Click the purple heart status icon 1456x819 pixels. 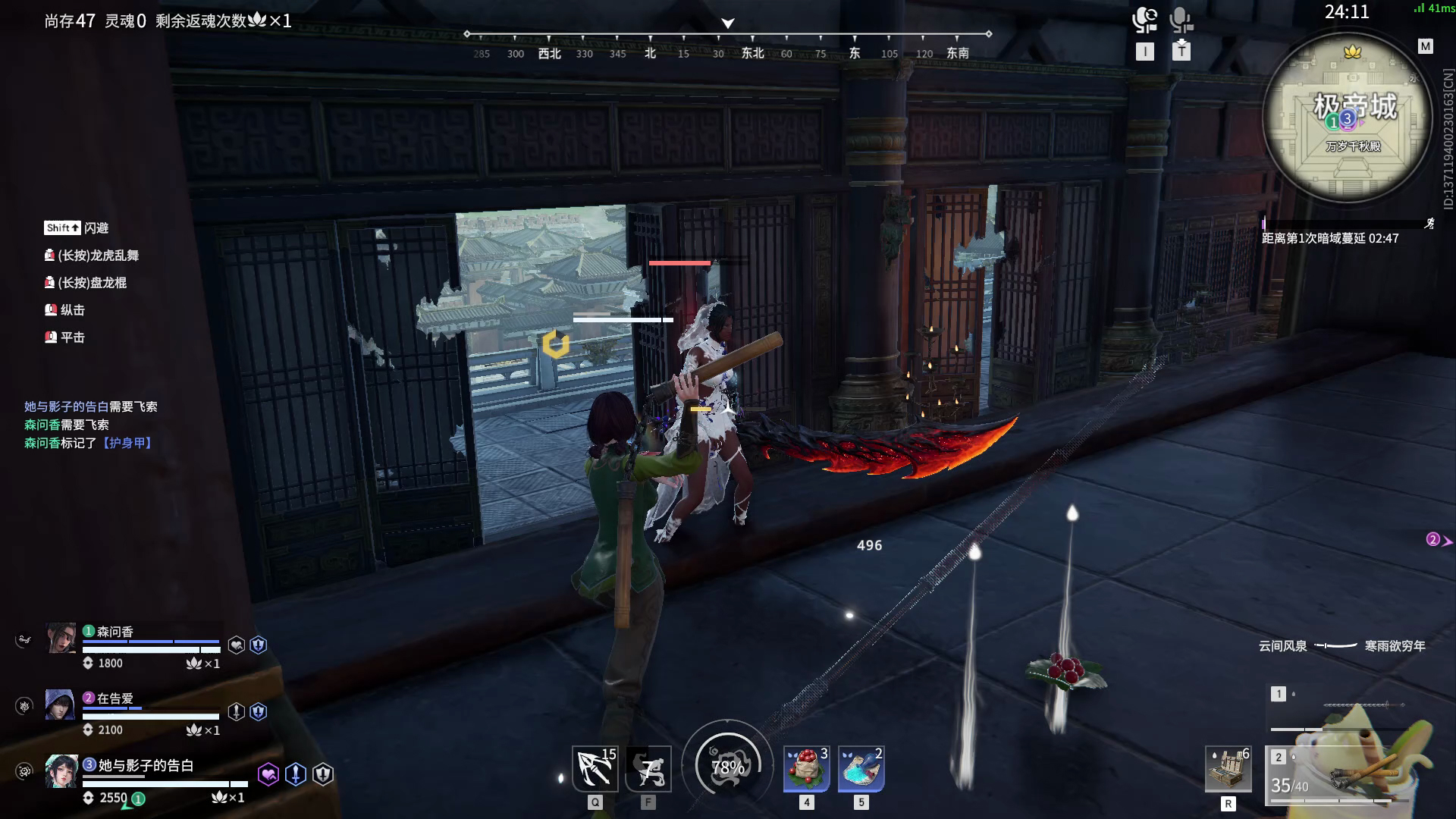268,774
